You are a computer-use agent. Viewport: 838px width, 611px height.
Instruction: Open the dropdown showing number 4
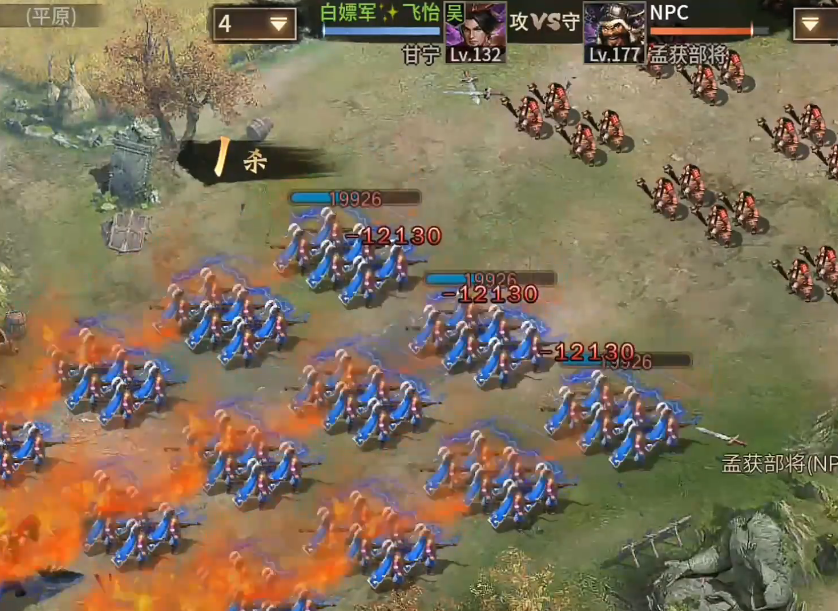click(255, 24)
